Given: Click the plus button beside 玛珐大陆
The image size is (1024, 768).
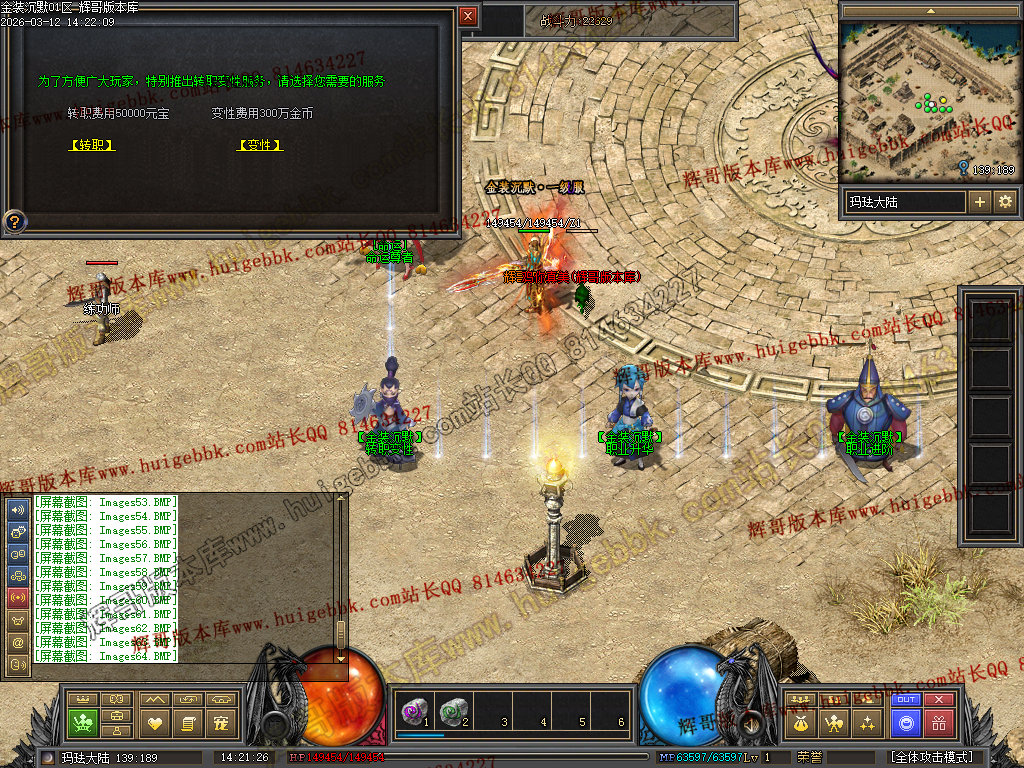Looking at the screenshot, I should click(980, 202).
